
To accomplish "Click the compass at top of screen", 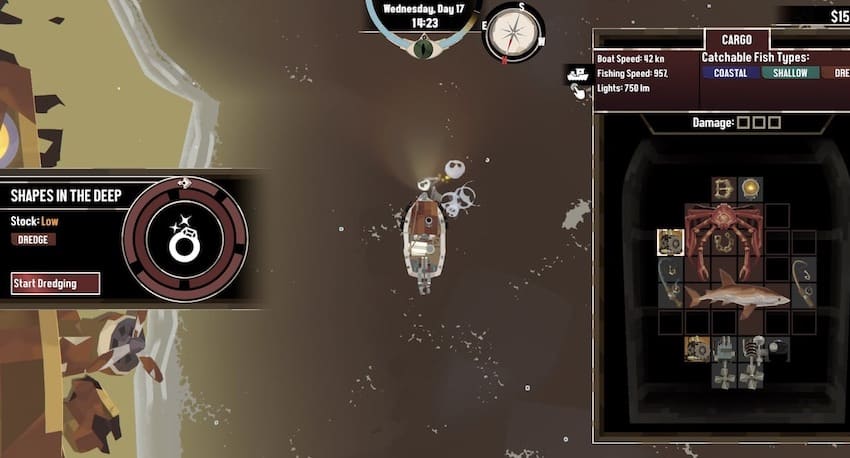I will point(513,32).
